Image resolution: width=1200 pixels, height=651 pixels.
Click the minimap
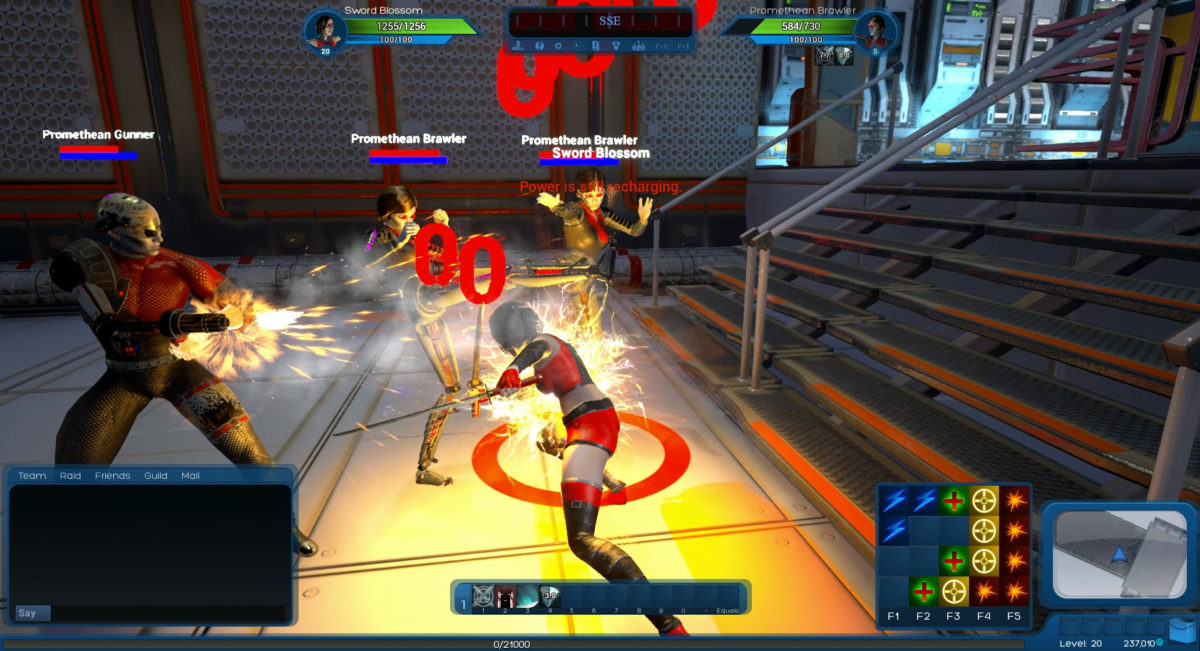pos(1118,555)
